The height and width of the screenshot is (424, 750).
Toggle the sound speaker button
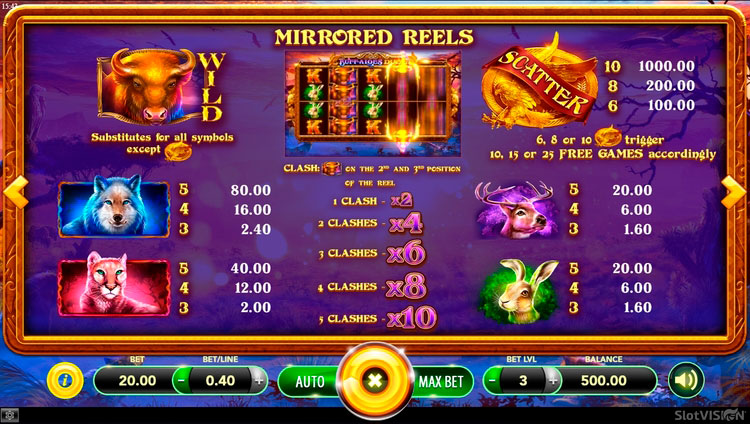[686, 380]
